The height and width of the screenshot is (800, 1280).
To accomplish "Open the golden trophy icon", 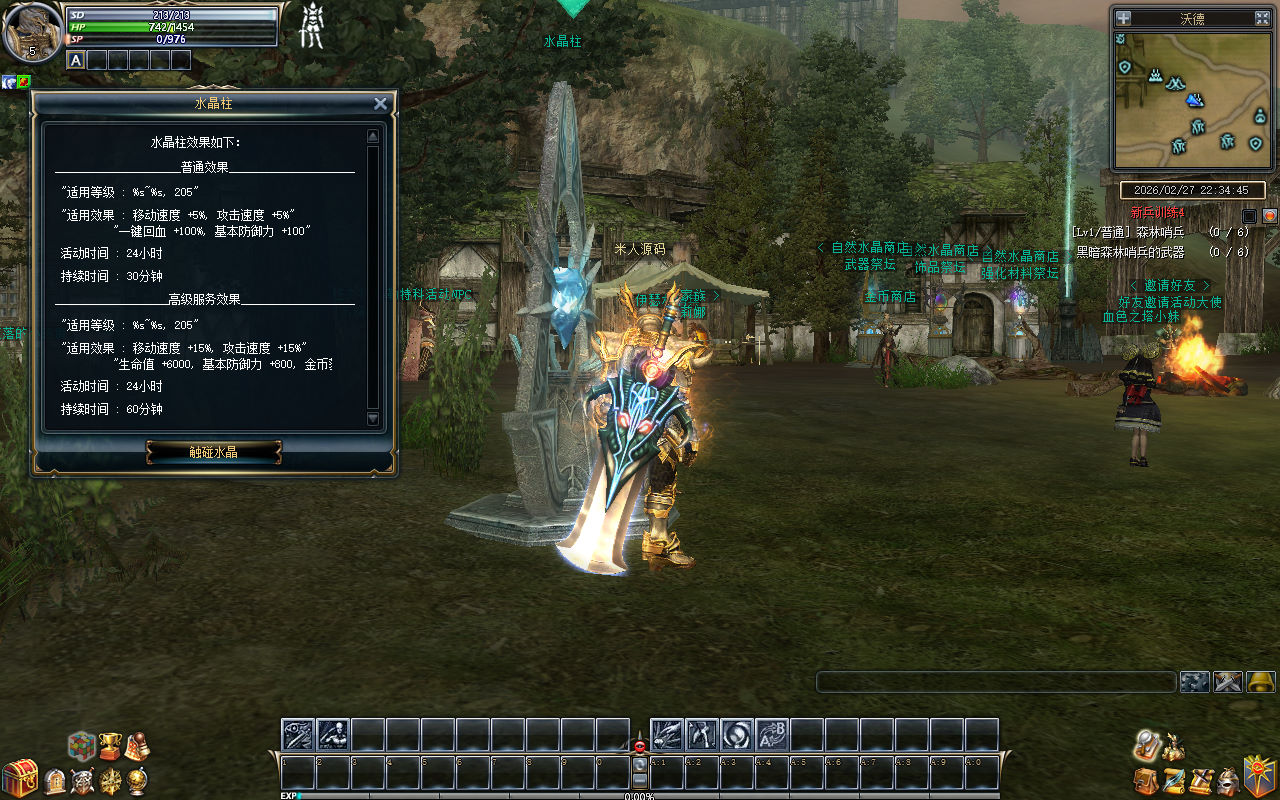I will tap(109, 746).
